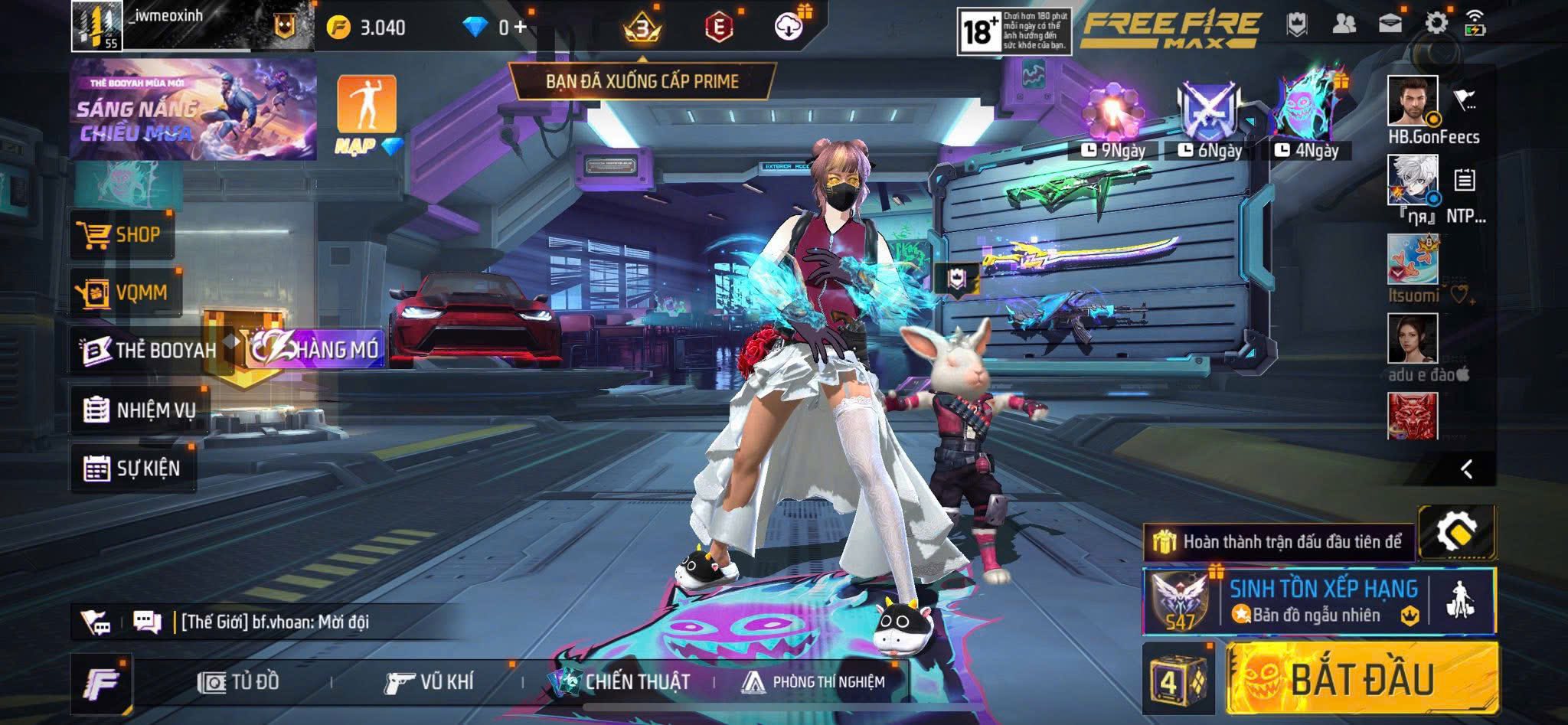Add diamonds with the plus button
The image size is (1568, 725).
click(x=521, y=27)
